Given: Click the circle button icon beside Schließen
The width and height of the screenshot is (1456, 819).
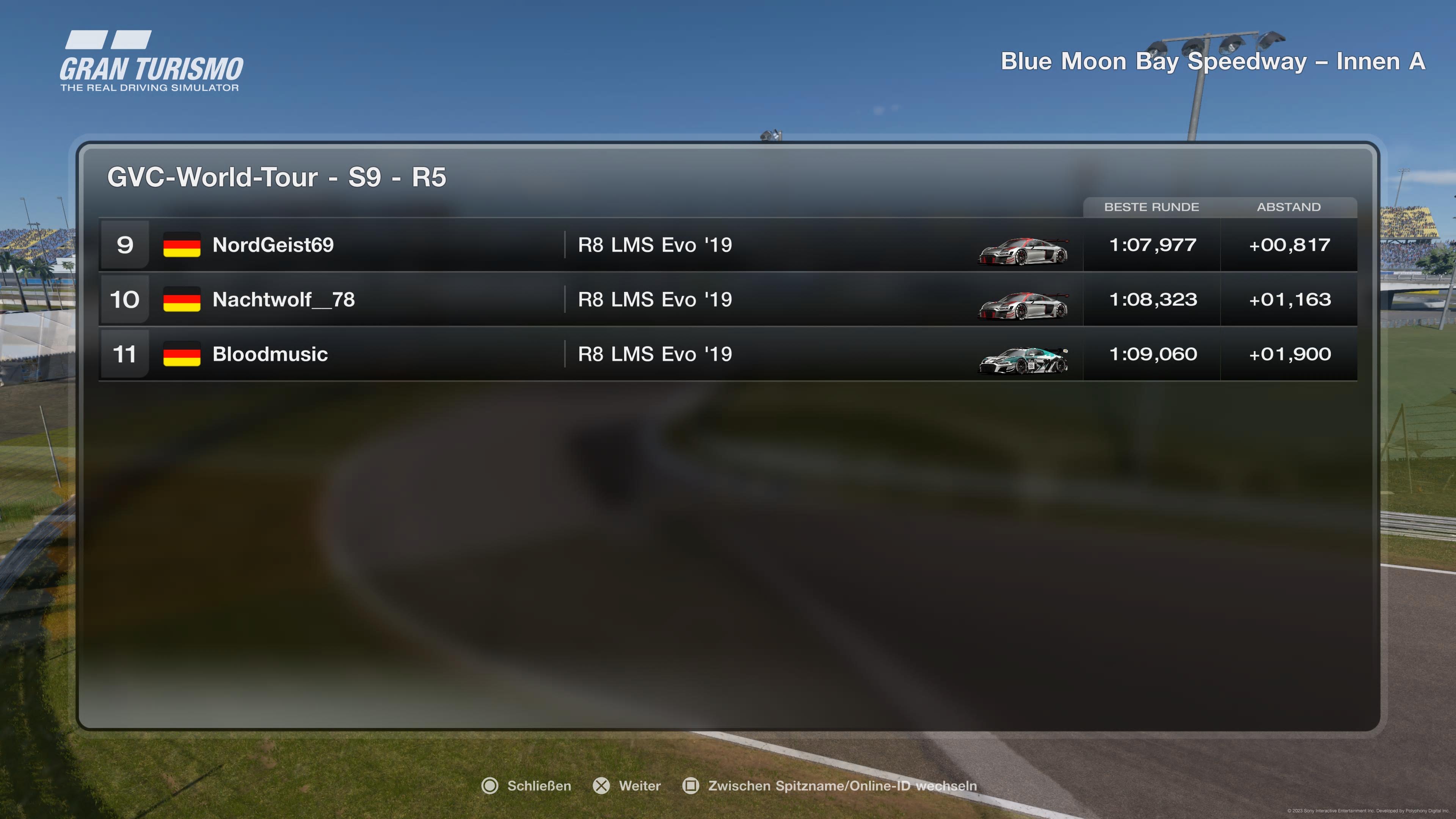Looking at the screenshot, I should [491, 786].
